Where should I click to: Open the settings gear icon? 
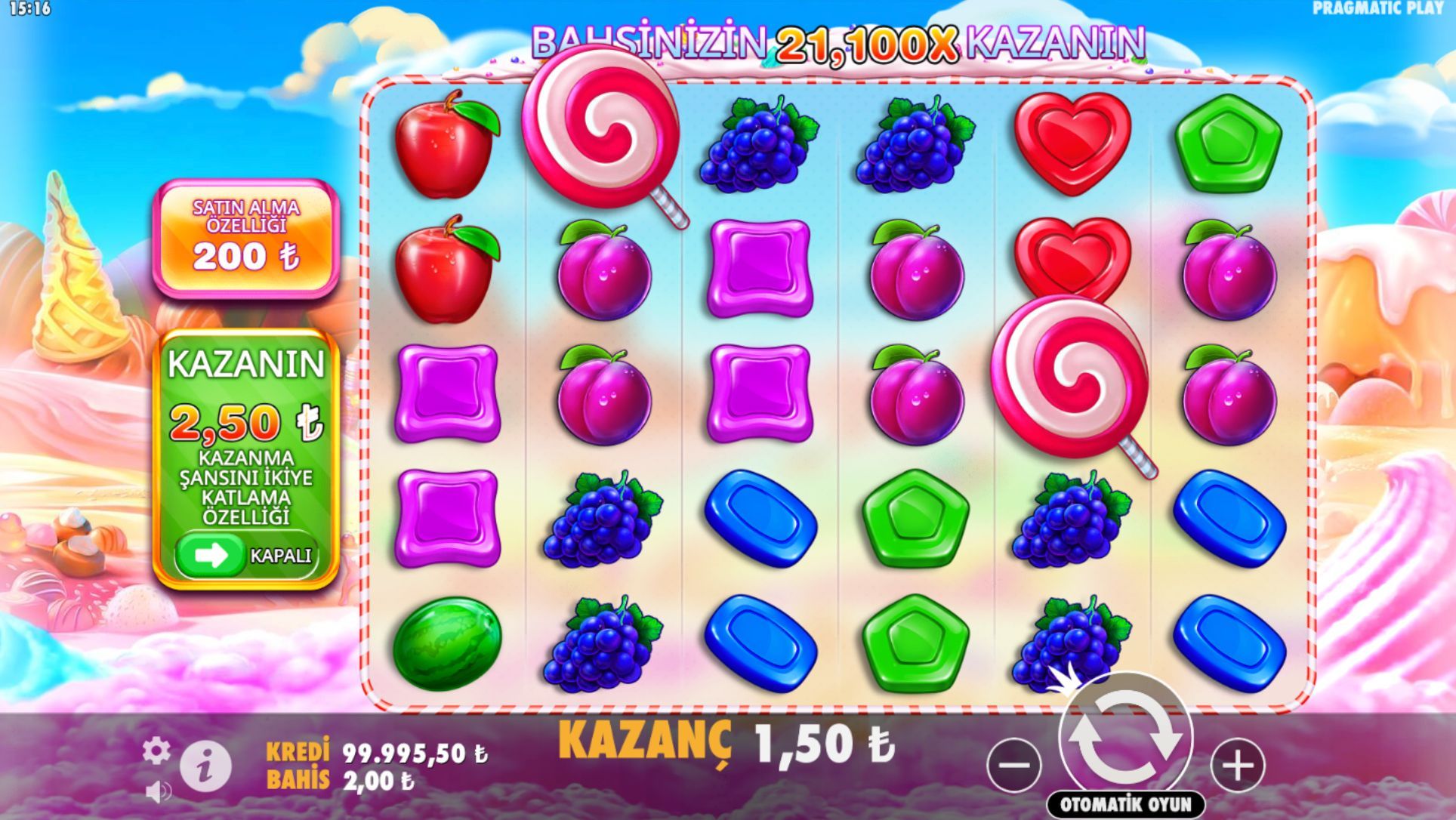(156, 751)
